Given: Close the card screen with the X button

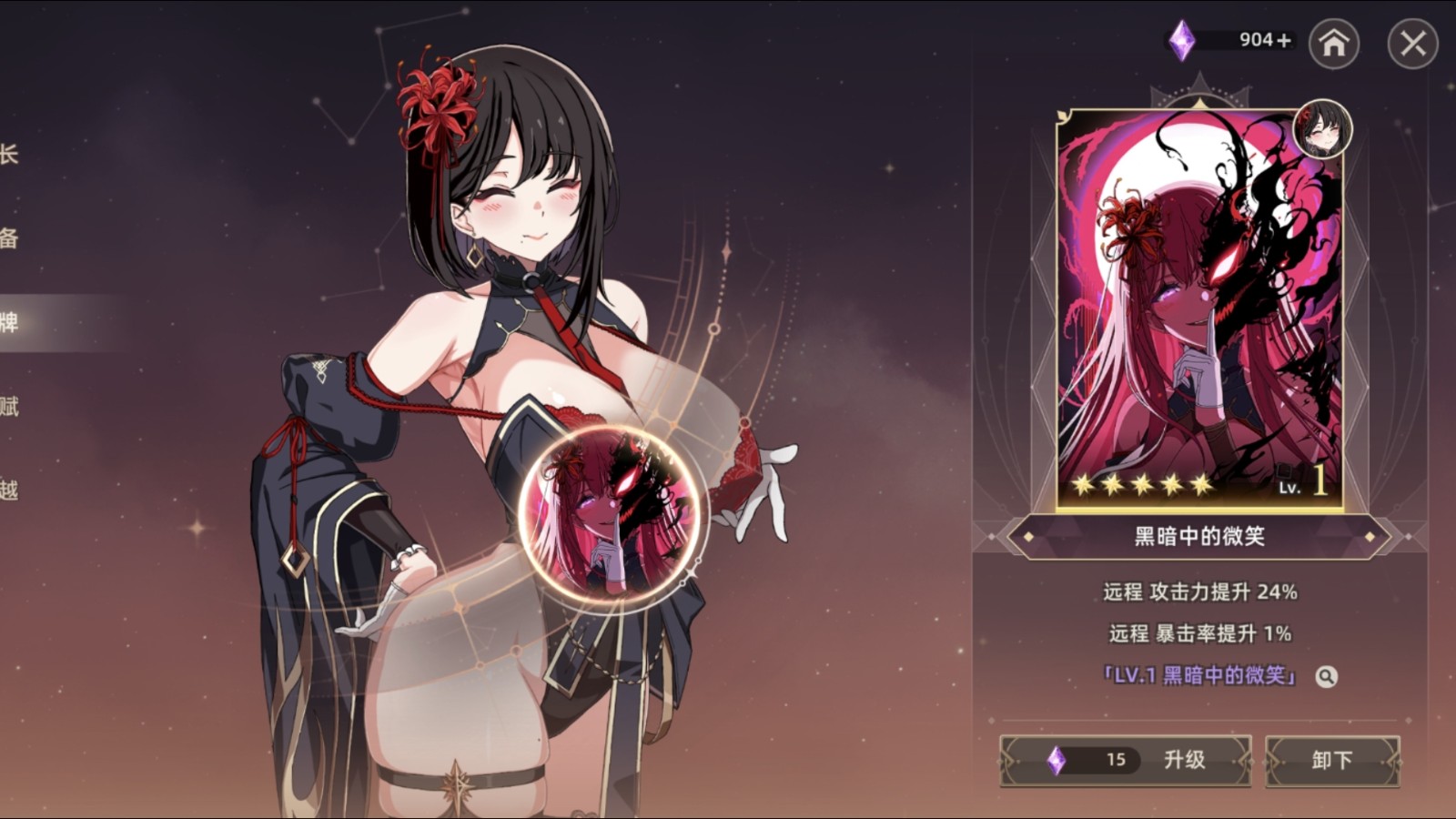Looking at the screenshot, I should pos(1412,43).
